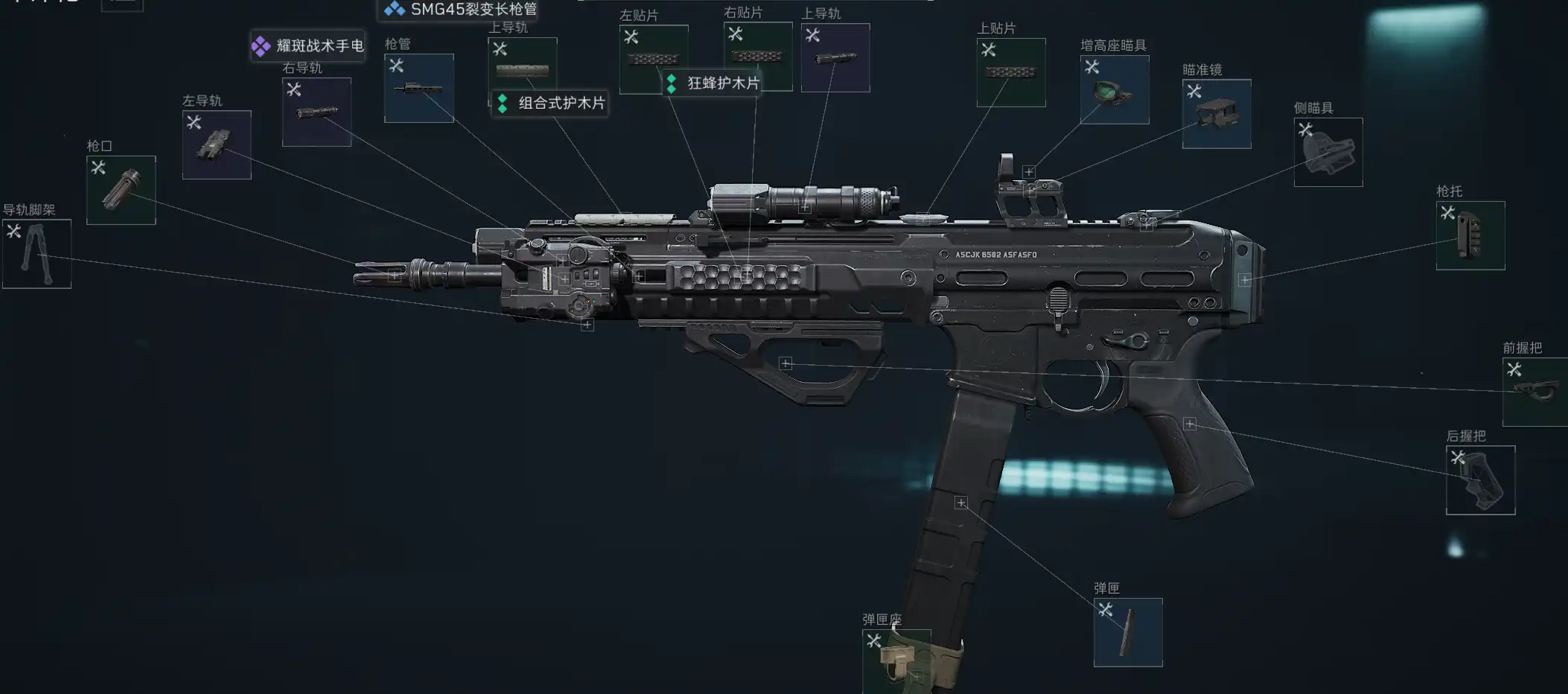Select the 增高座瞄具 riser sight slot
Viewport: 1568px width, 694px height.
(1114, 89)
